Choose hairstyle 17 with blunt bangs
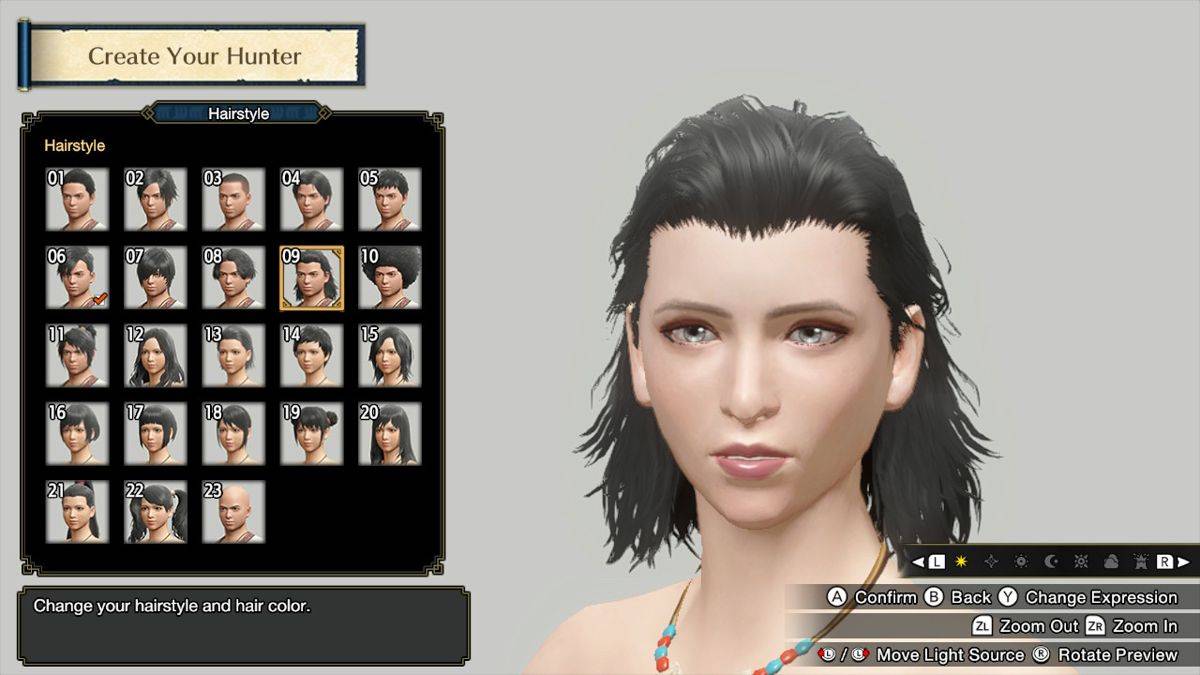Viewport: 1200px width, 675px height. click(155, 433)
